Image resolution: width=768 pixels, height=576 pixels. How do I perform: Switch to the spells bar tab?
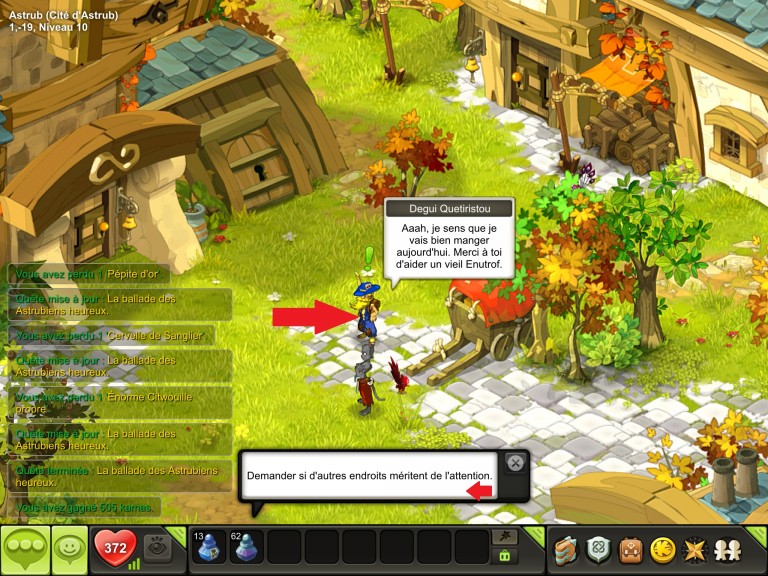coord(505,537)
